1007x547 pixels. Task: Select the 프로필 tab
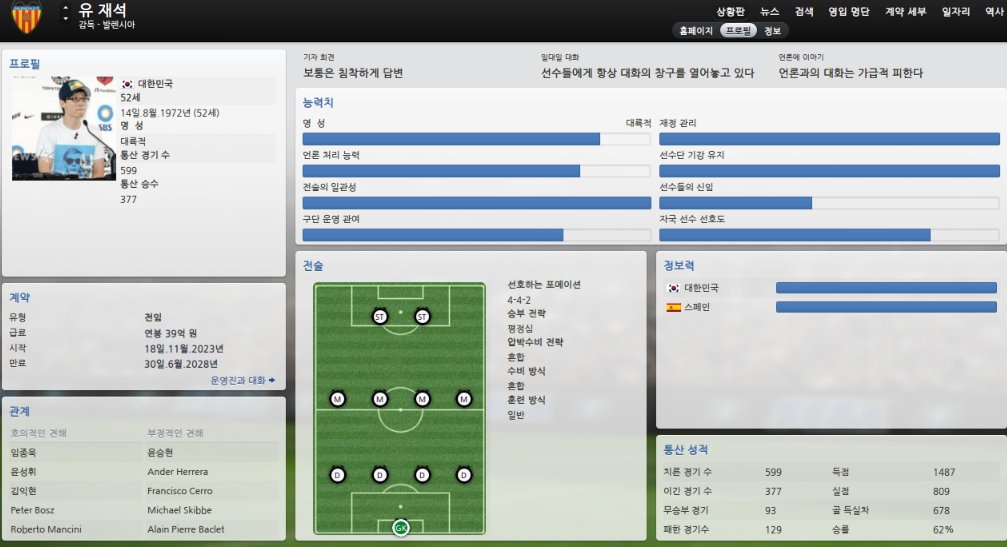(x=738, y=31)
